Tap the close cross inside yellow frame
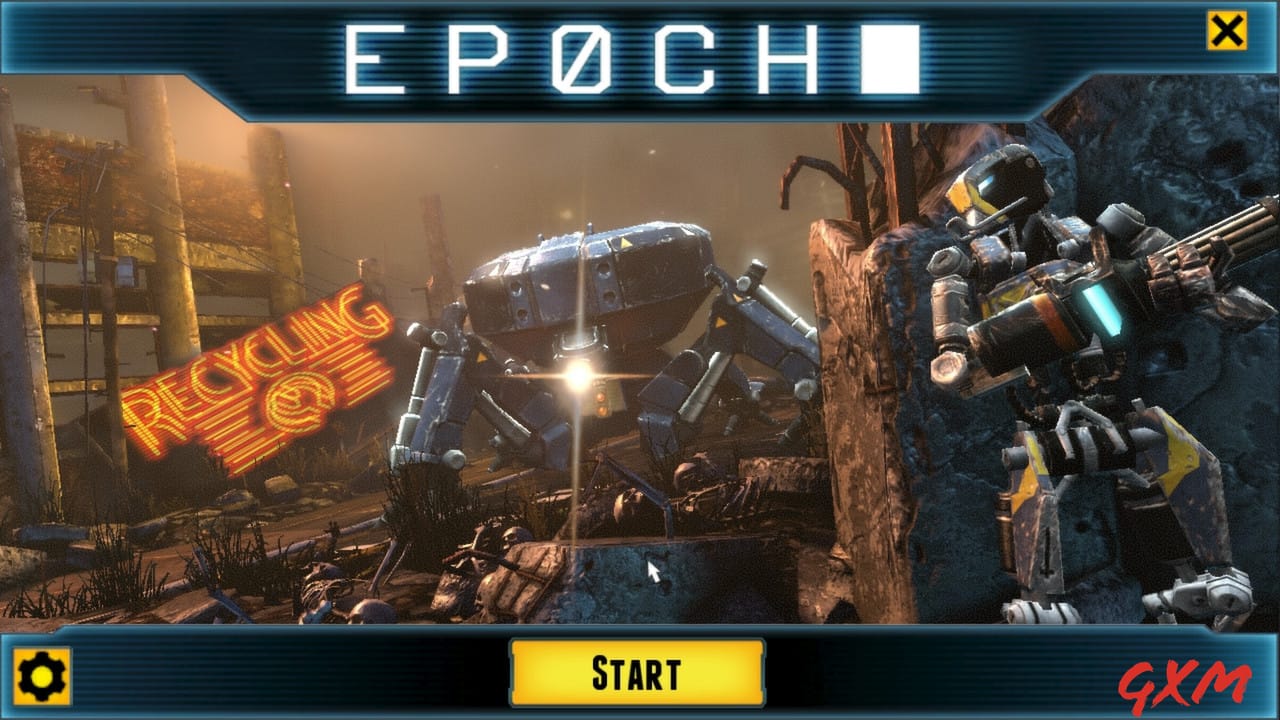This screenshot has width=1280, height=720. (x=1226, y=30)
